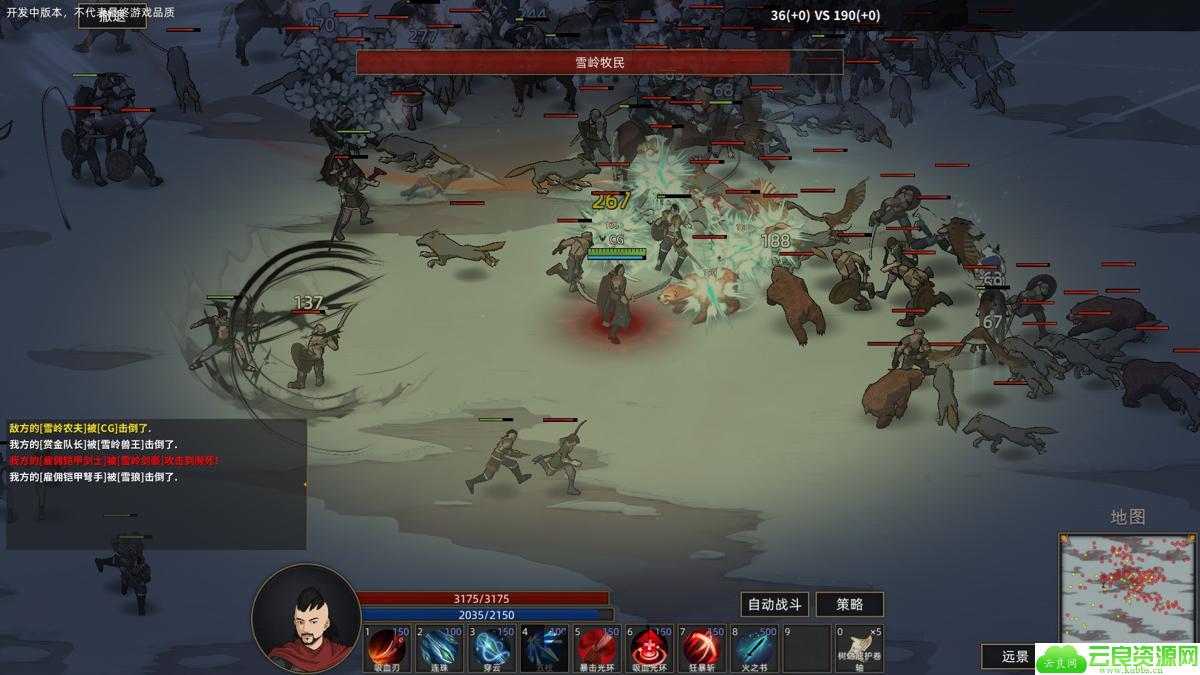This screenshot has height=675, width=1200.
Task: Cast the 火之书 skill in slot 8
Action: [x=753, y=648]
